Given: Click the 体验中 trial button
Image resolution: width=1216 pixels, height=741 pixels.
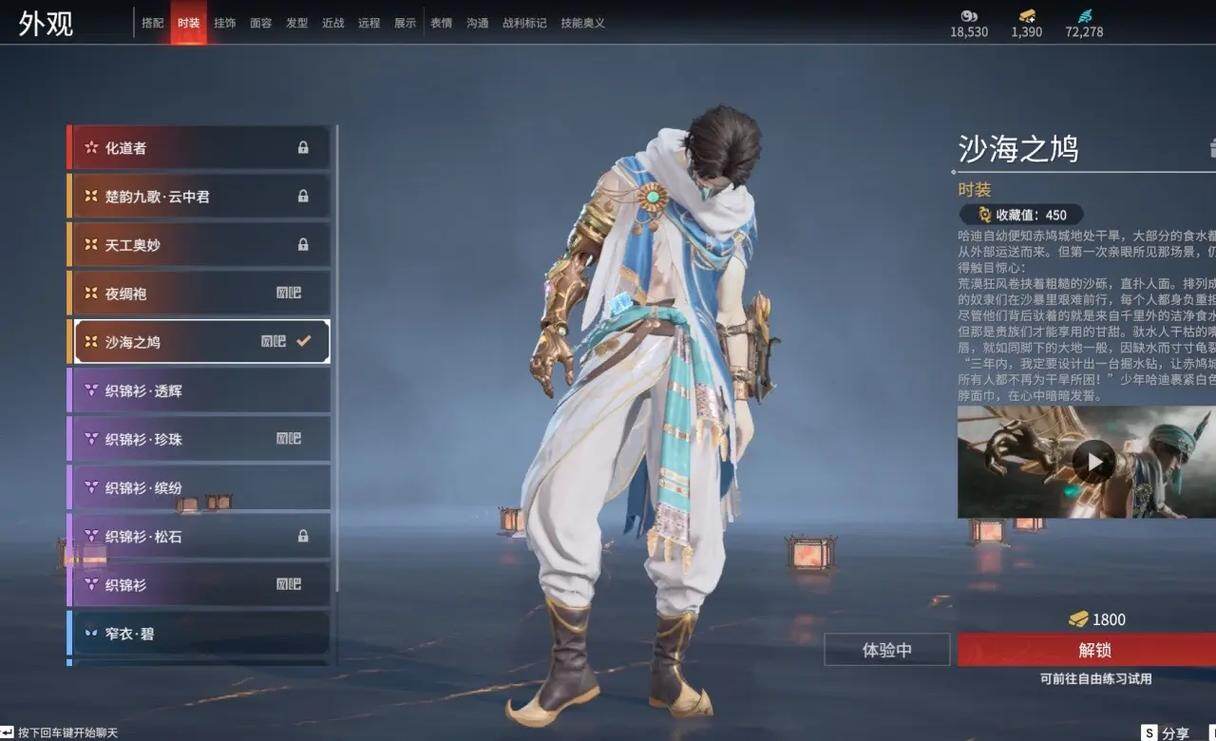Looking at the screenshot, I should [x=887, y=650].
